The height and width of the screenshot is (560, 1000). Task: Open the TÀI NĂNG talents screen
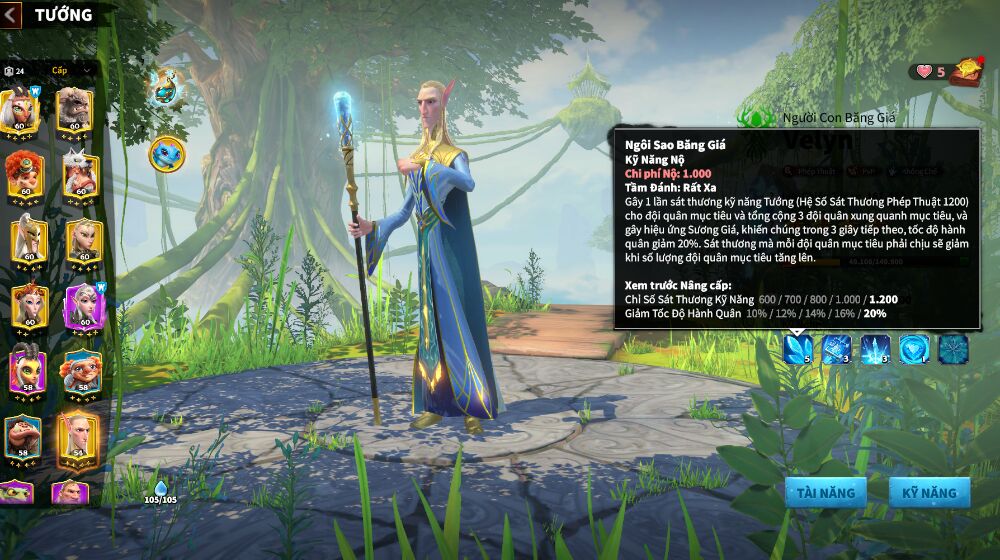click(825, 492)
